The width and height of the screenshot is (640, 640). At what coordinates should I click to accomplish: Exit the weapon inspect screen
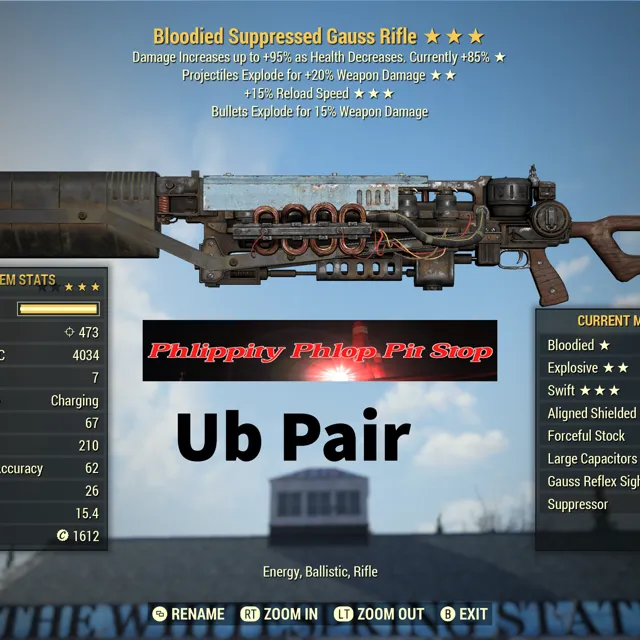(x=464, y=613)
